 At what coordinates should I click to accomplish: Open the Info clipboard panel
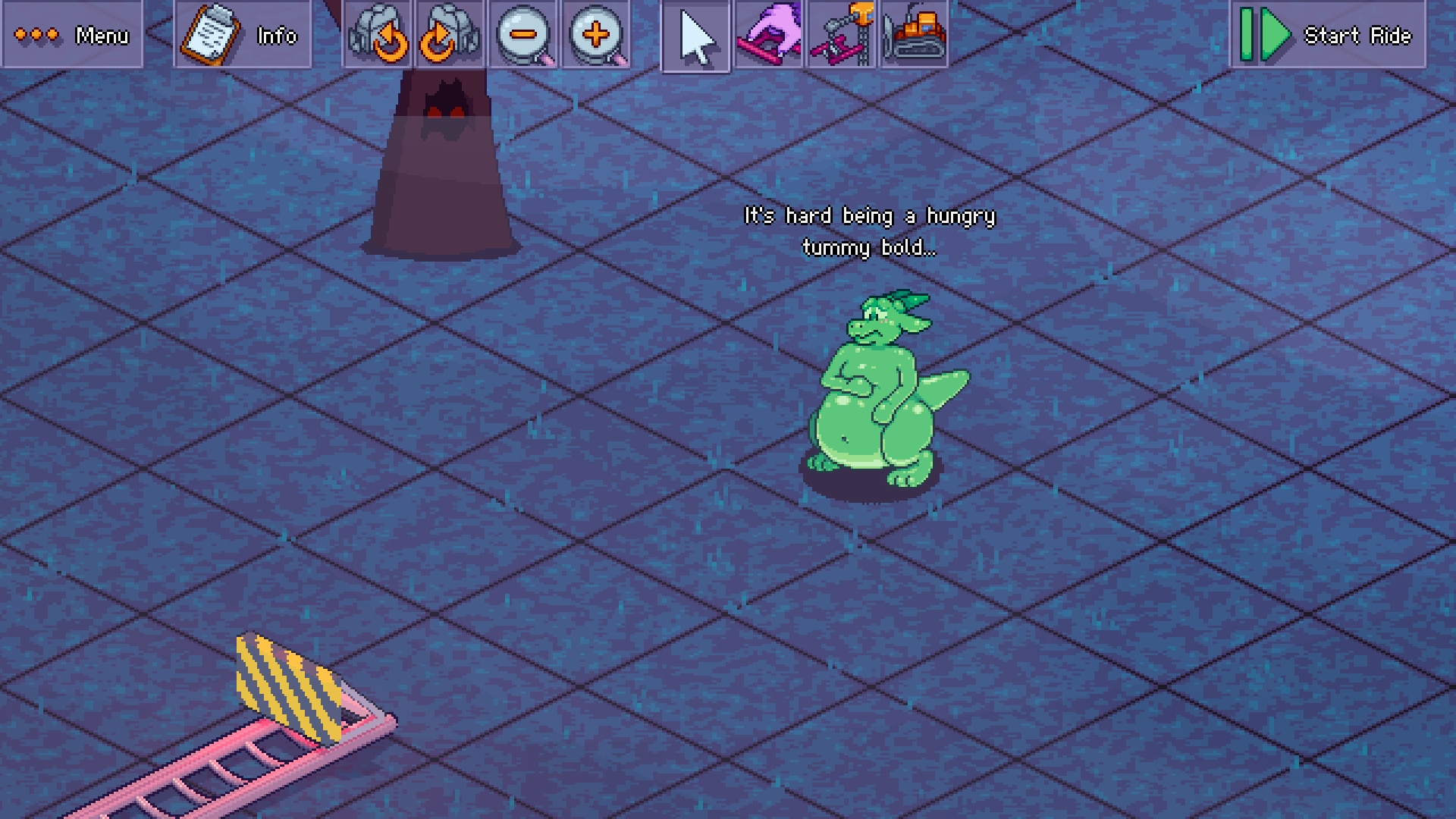243,35
